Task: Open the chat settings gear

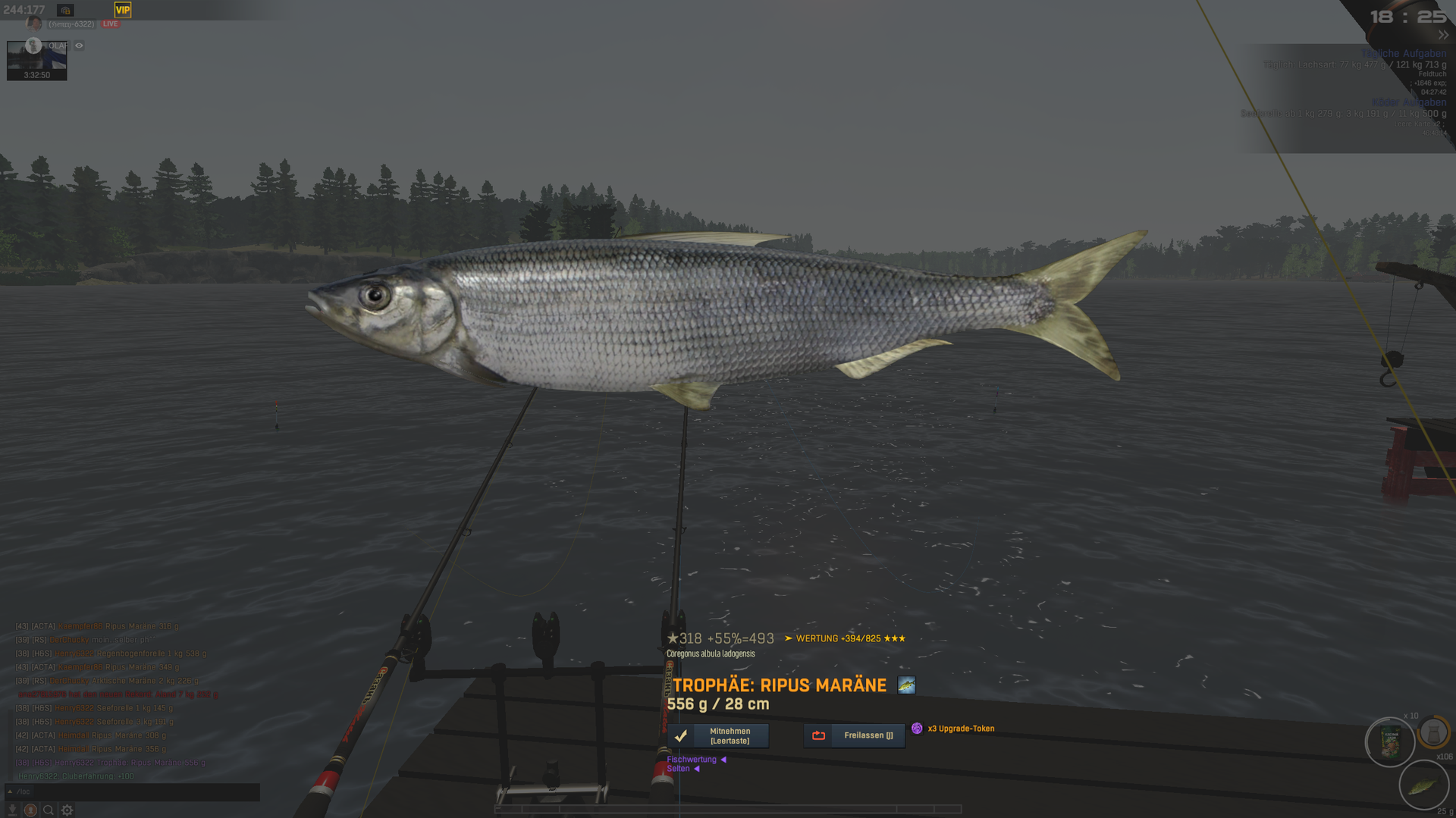Action: [x=67, y=810]
